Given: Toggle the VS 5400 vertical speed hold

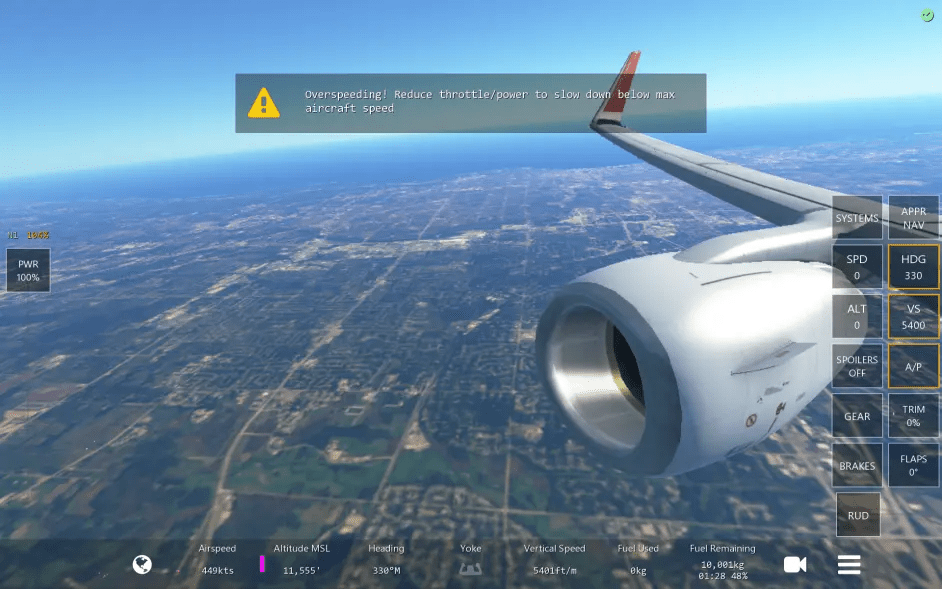Looking at the screenshot, I should [914, 316].
